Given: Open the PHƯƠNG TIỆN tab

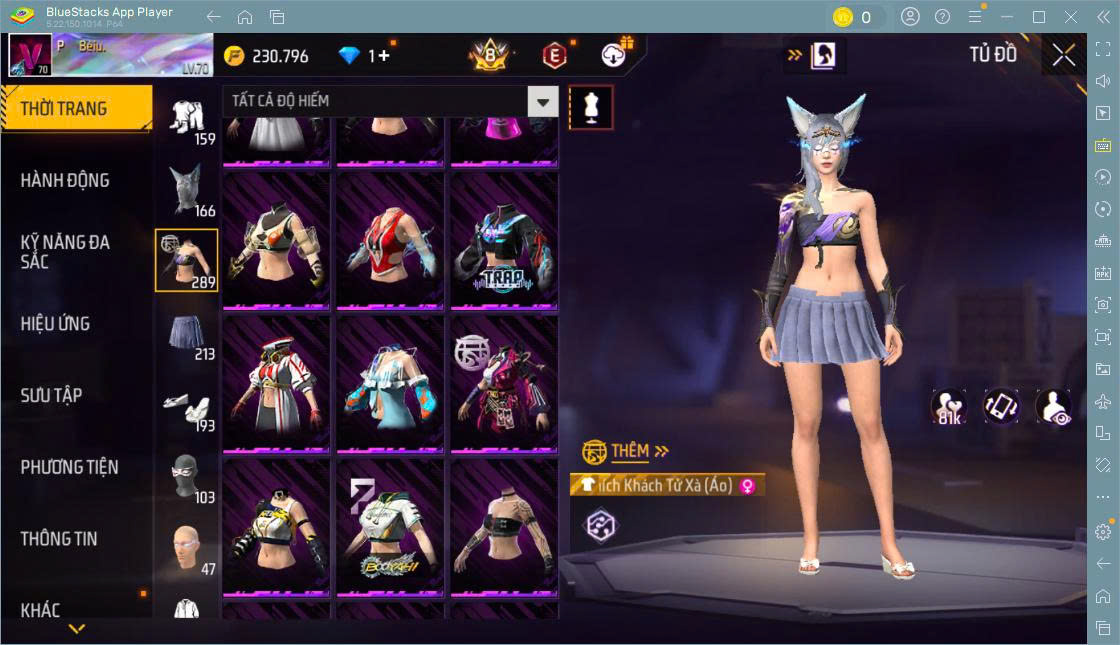Looking at the screenshot, I should pyautogui.click(x=70, y=467).
